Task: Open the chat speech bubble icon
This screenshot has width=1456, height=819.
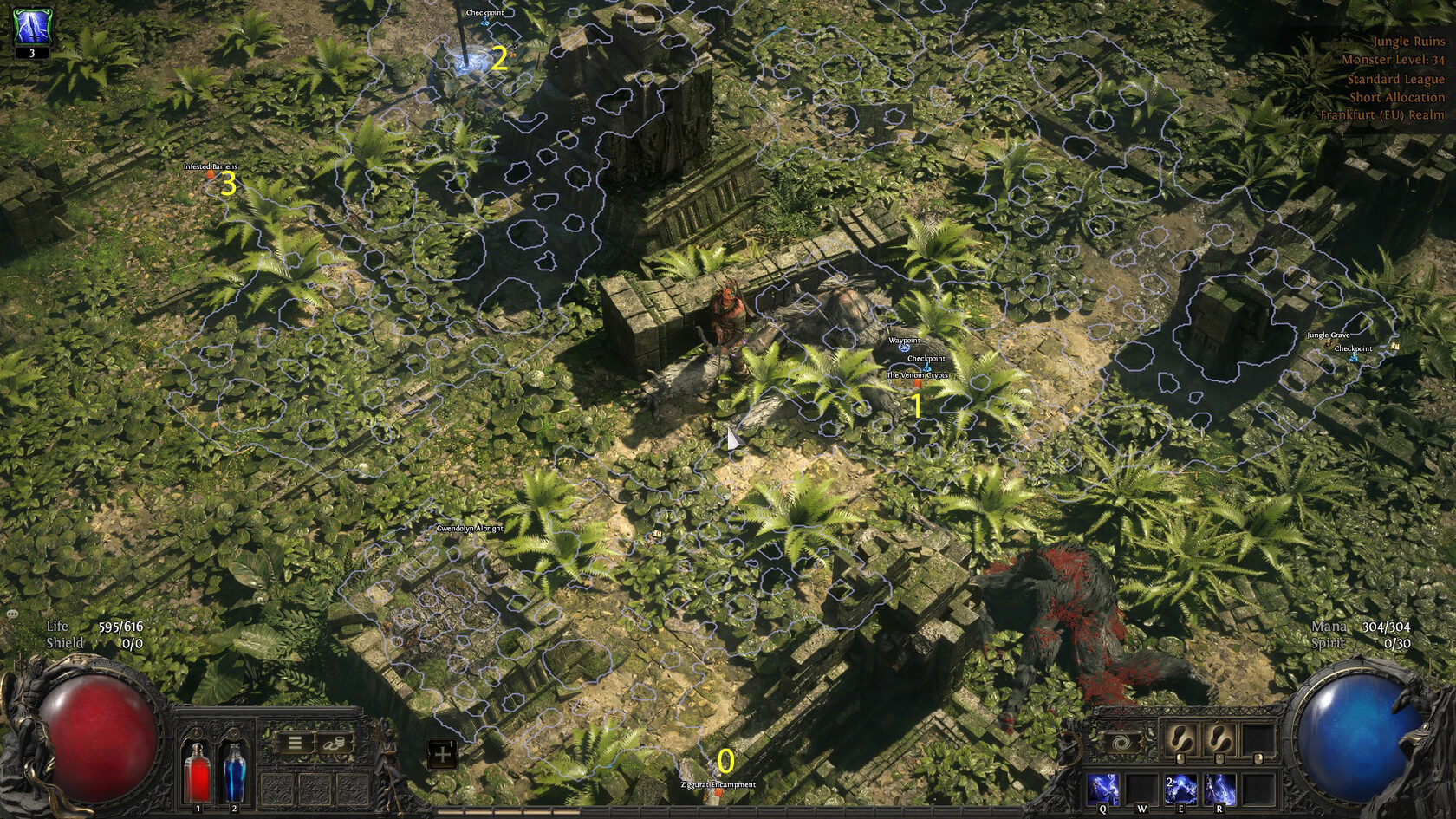Action: click(12, 614)
